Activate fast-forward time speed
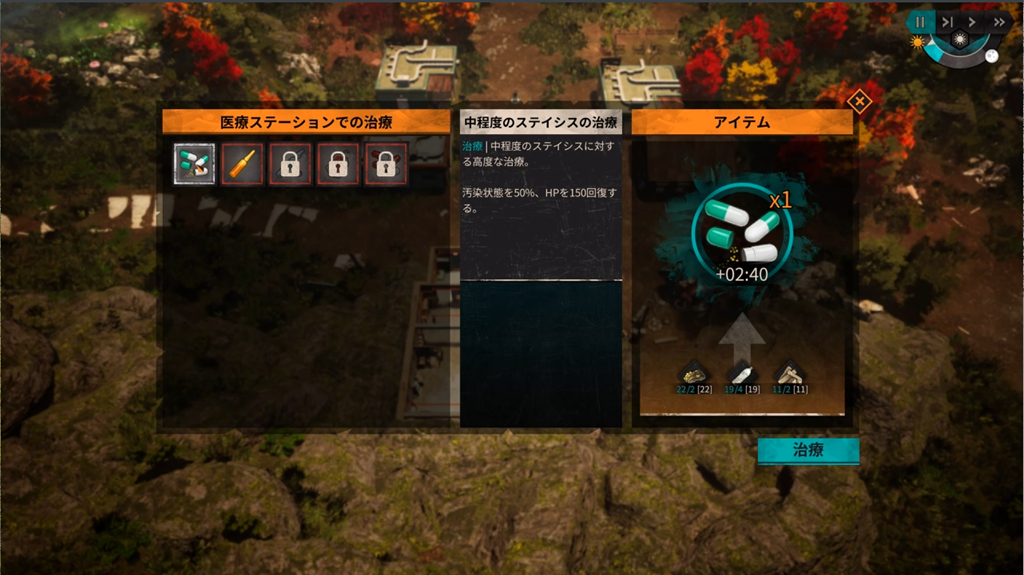Viewport: 1024px width, 575px height. pyautogui.click(x=998, y=22)
